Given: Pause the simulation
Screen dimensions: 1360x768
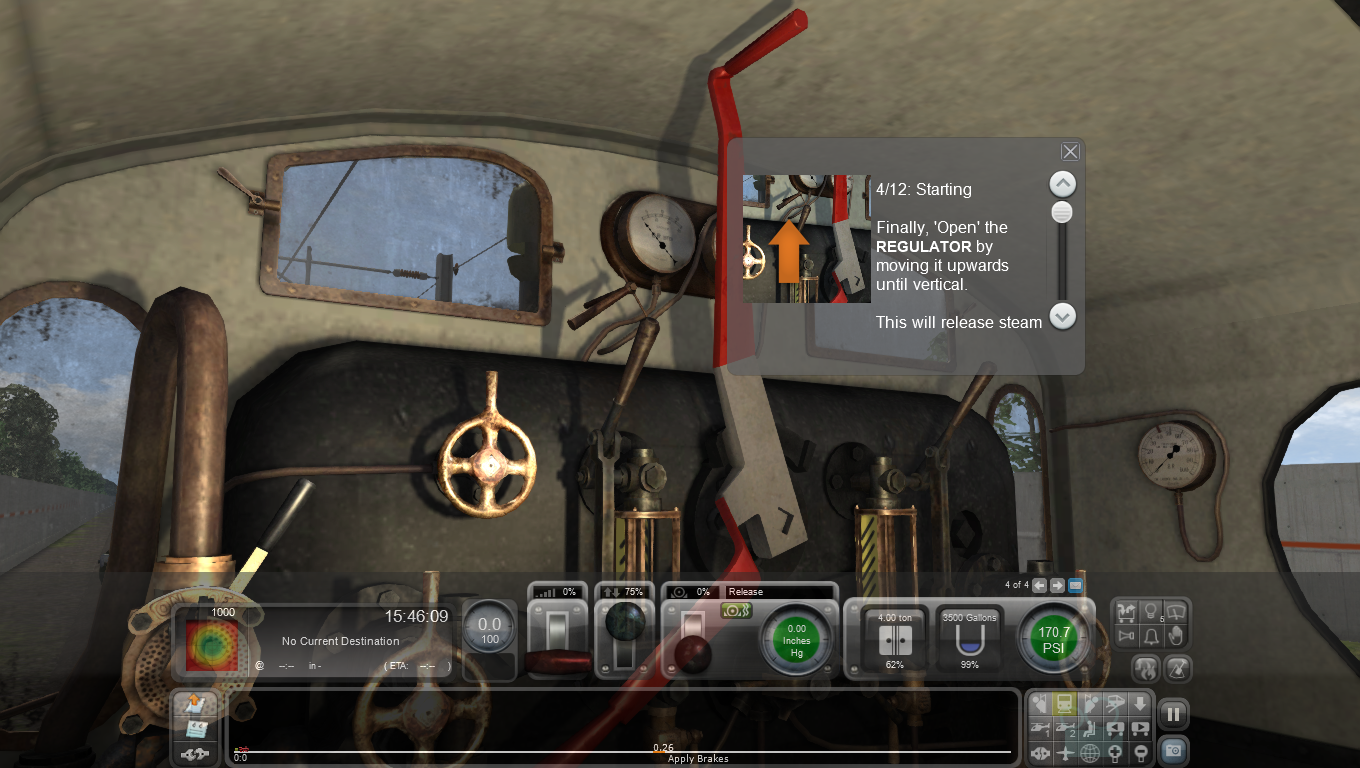Looking at the screenshot, I should click(x=1172, y=713).
